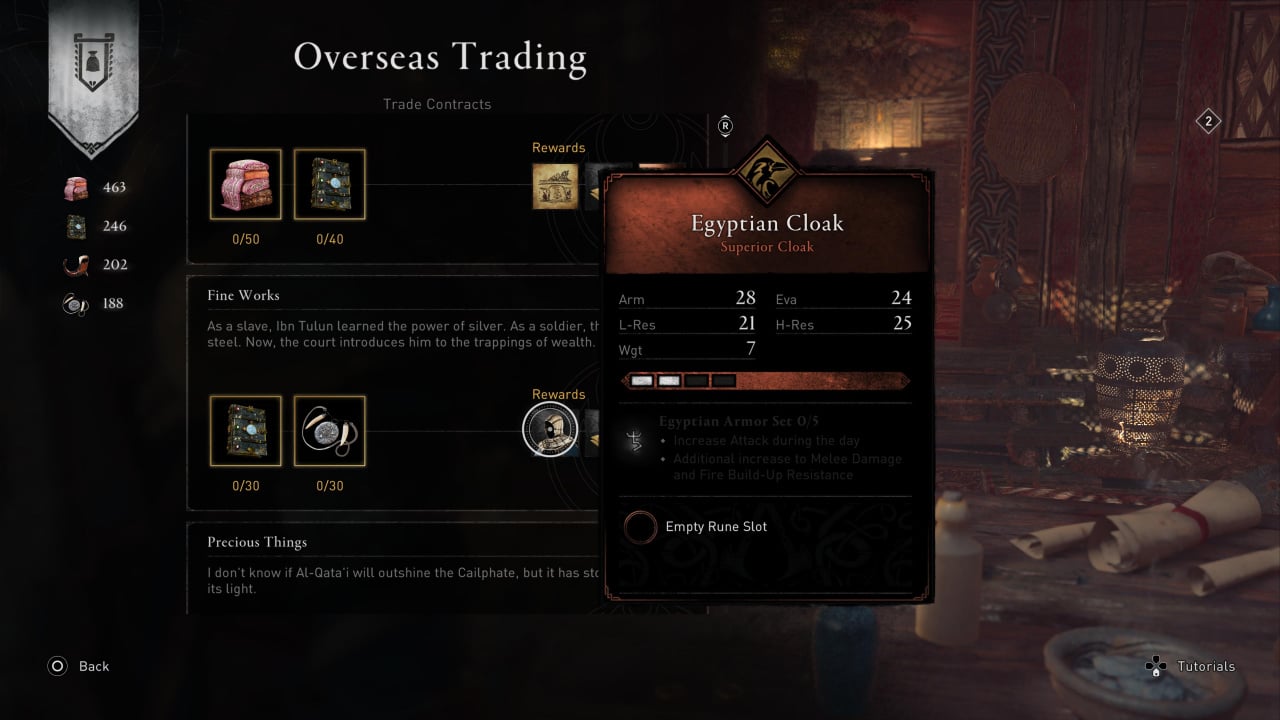Viewport: 1280px width, 720px height.
Task: Open the Tutorials
Action: tap(1190, 666)
